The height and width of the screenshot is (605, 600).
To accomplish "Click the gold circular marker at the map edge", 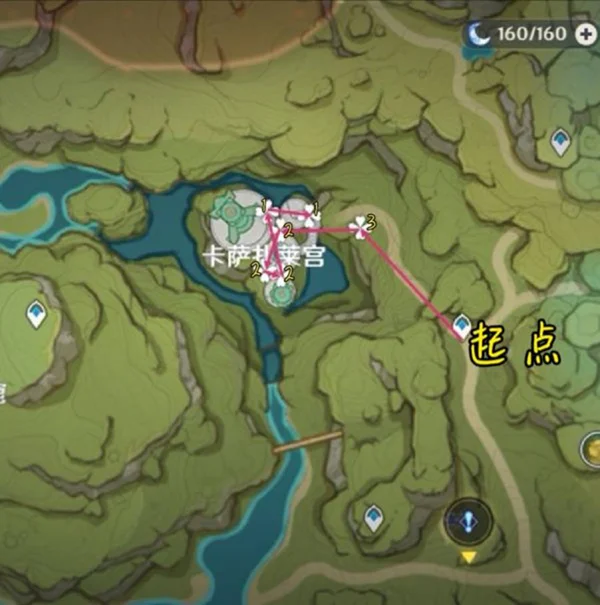I will [591, 446].
